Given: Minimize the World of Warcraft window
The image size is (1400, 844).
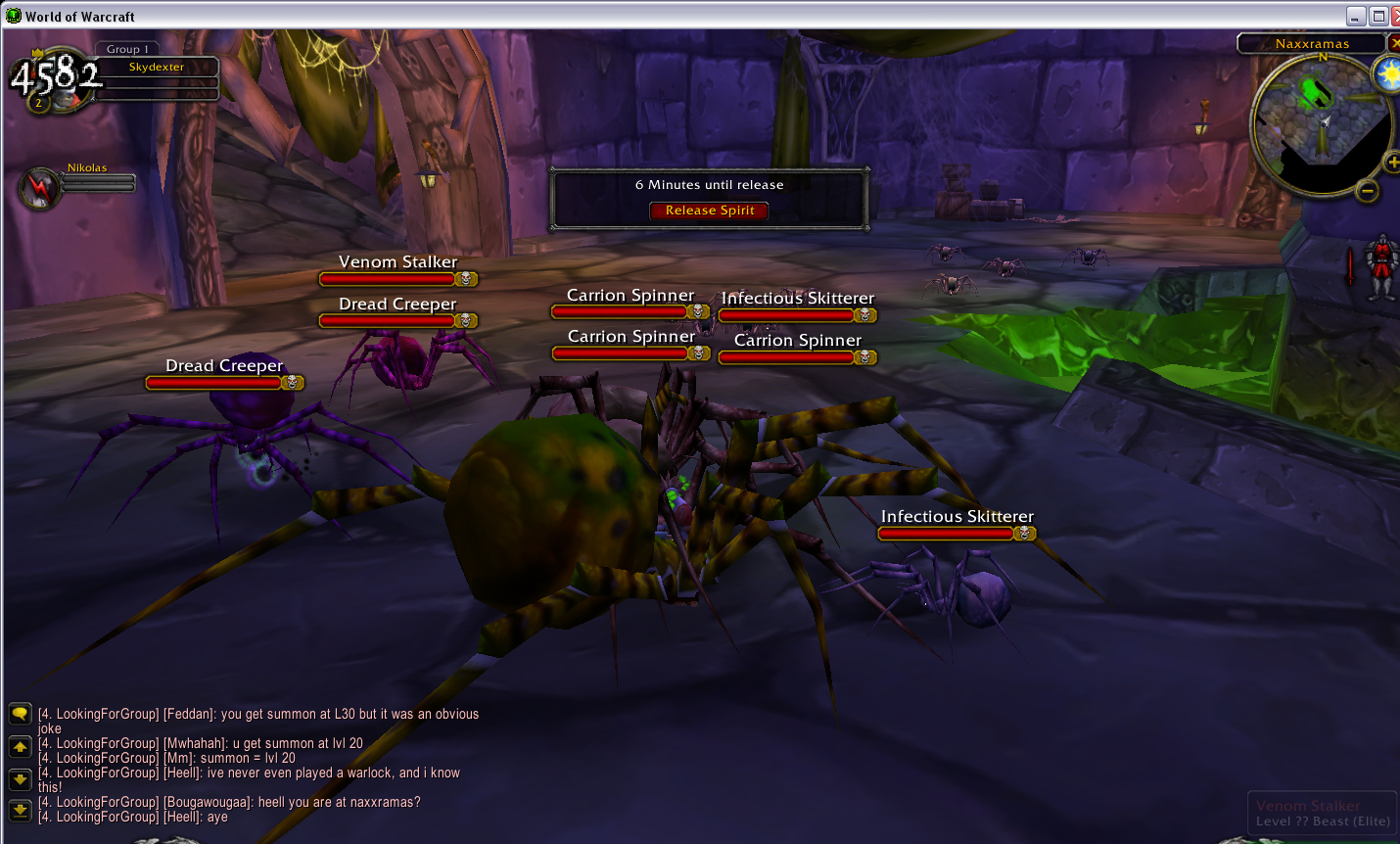Looking at the screenshot, I should 1356,16.
